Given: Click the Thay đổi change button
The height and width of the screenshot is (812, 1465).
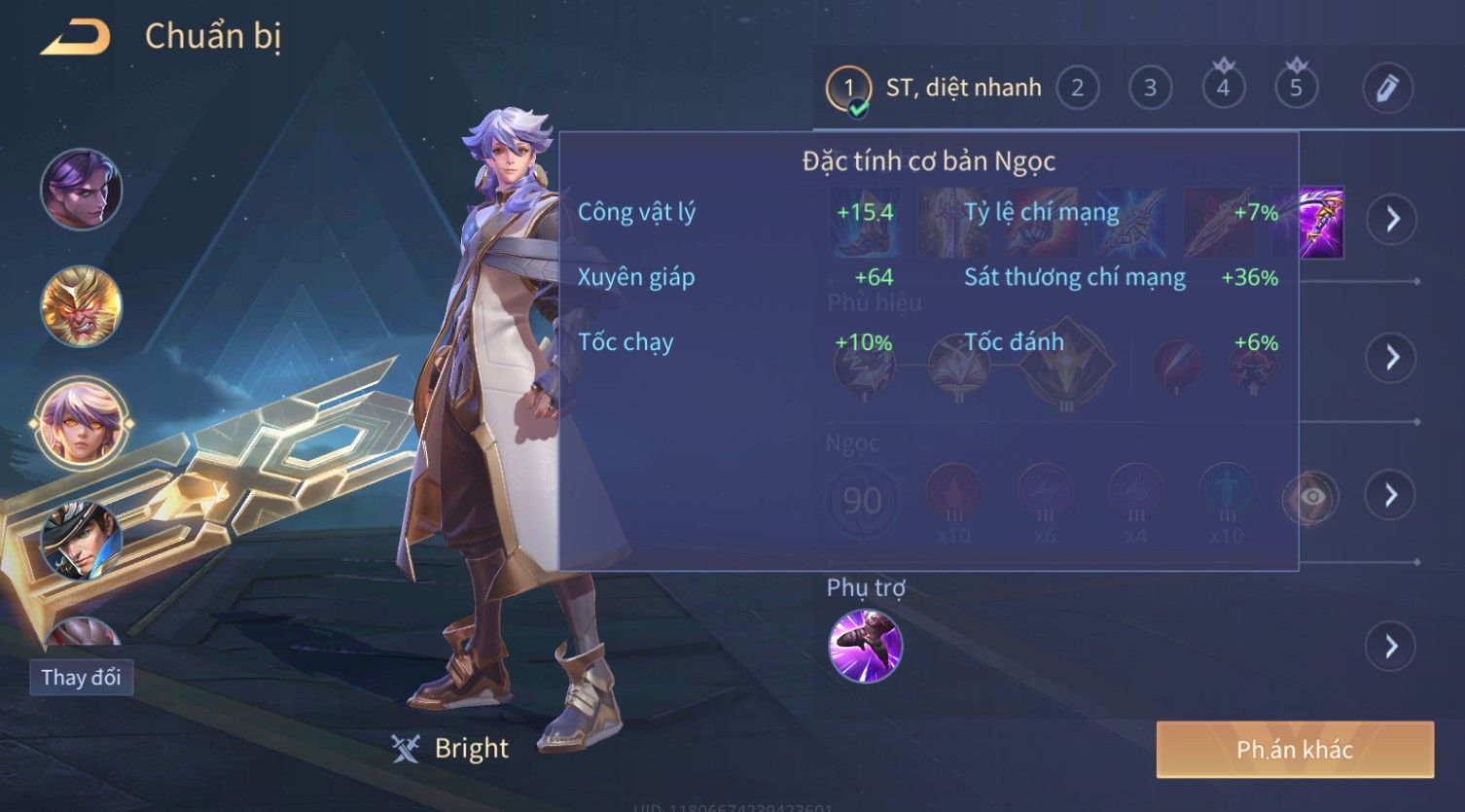Looking at the screenshot, I should 82,677.
